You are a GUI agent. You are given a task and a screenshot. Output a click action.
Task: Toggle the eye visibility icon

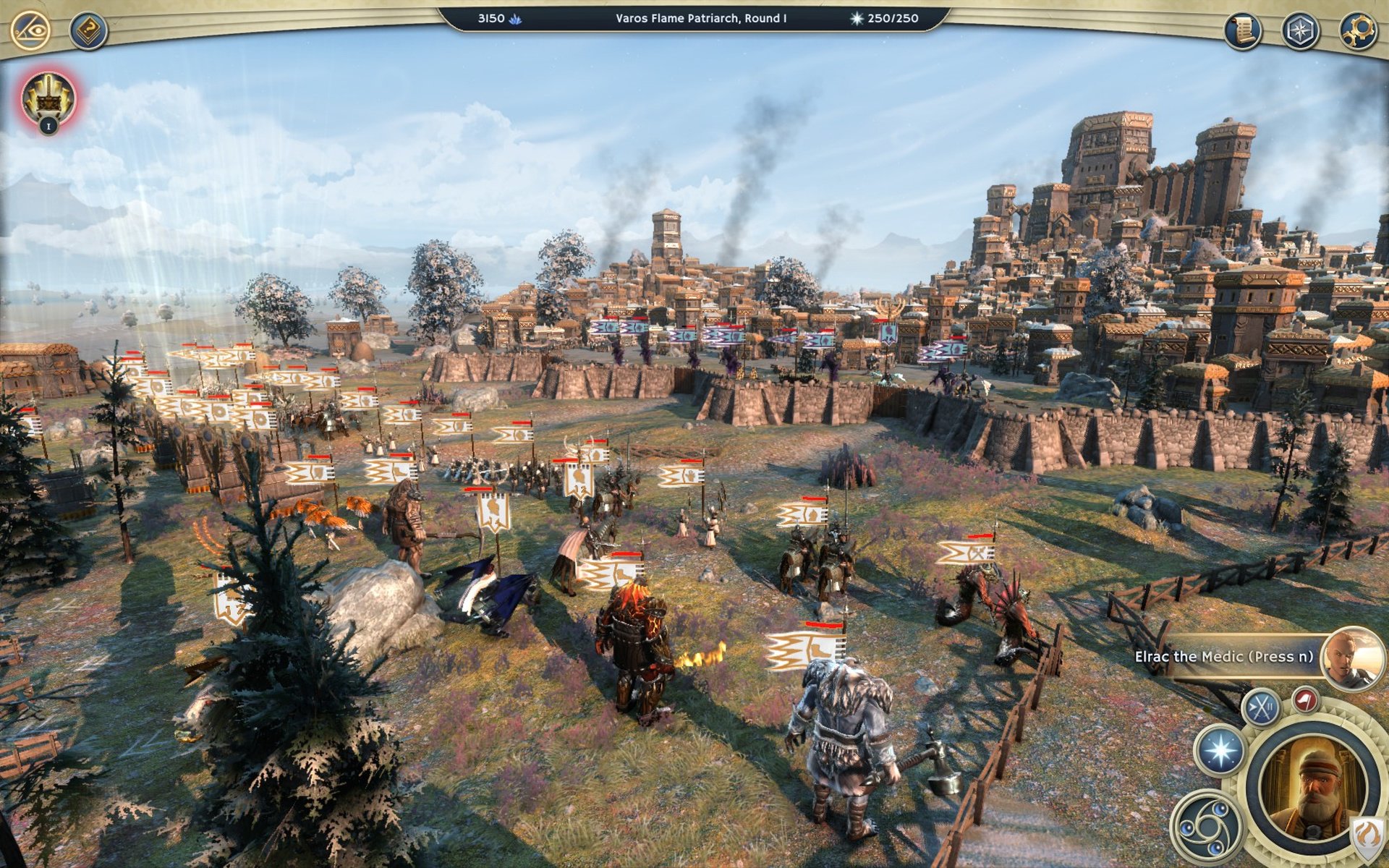(x=30, y=30)
